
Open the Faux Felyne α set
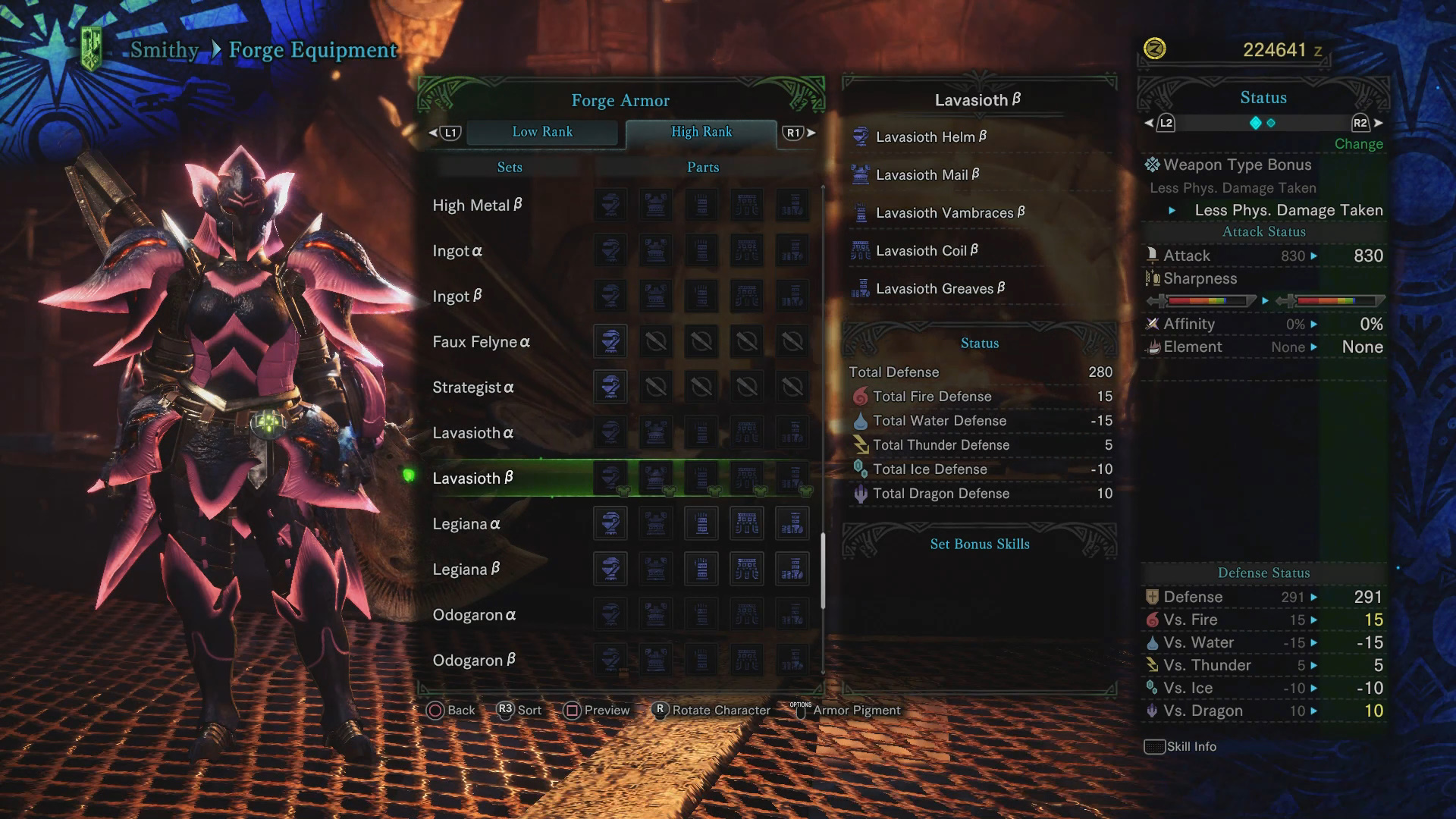pyautogui.click(x=481, y=342)
